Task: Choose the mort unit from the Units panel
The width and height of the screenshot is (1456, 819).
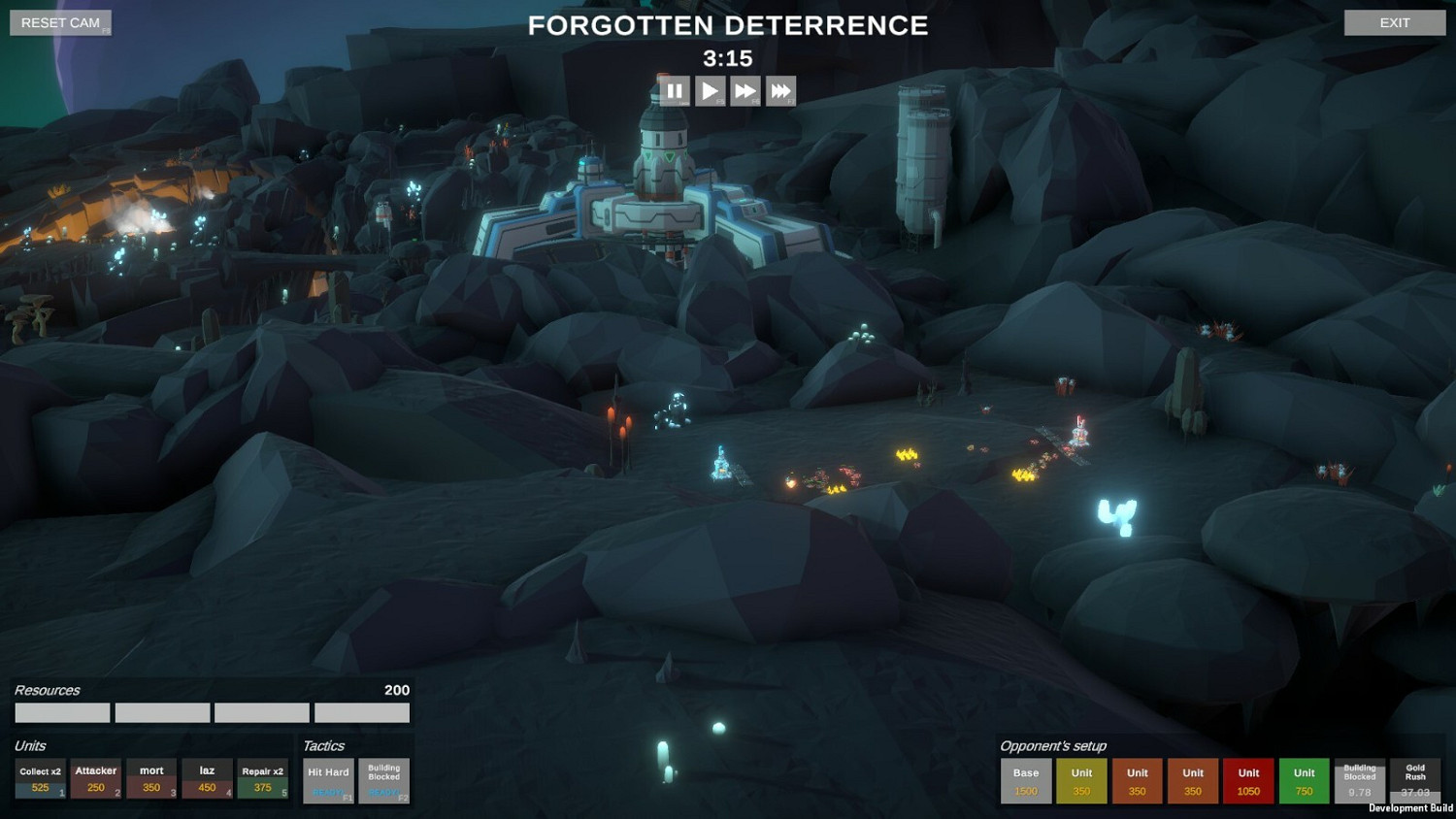Action: pyautogui.click(x=149, y=779)
